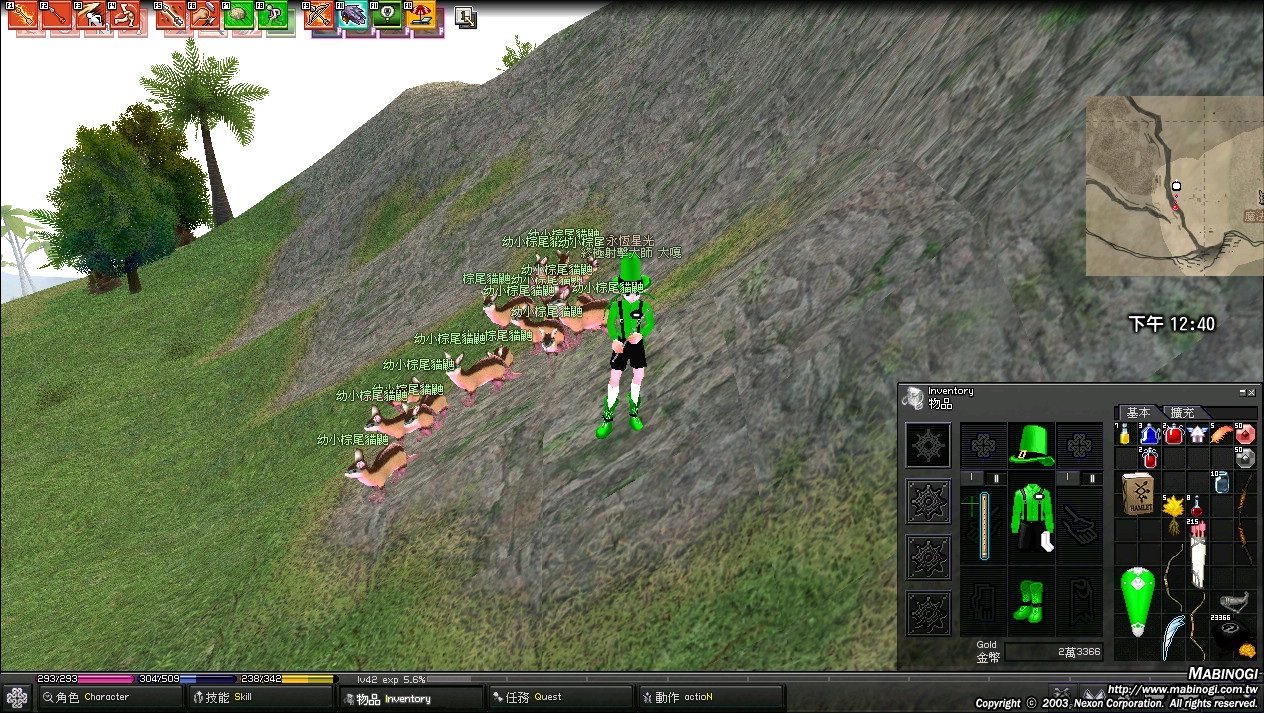Select the 基本 inventory tab
1264x713 pixels.
[1139, 413]
